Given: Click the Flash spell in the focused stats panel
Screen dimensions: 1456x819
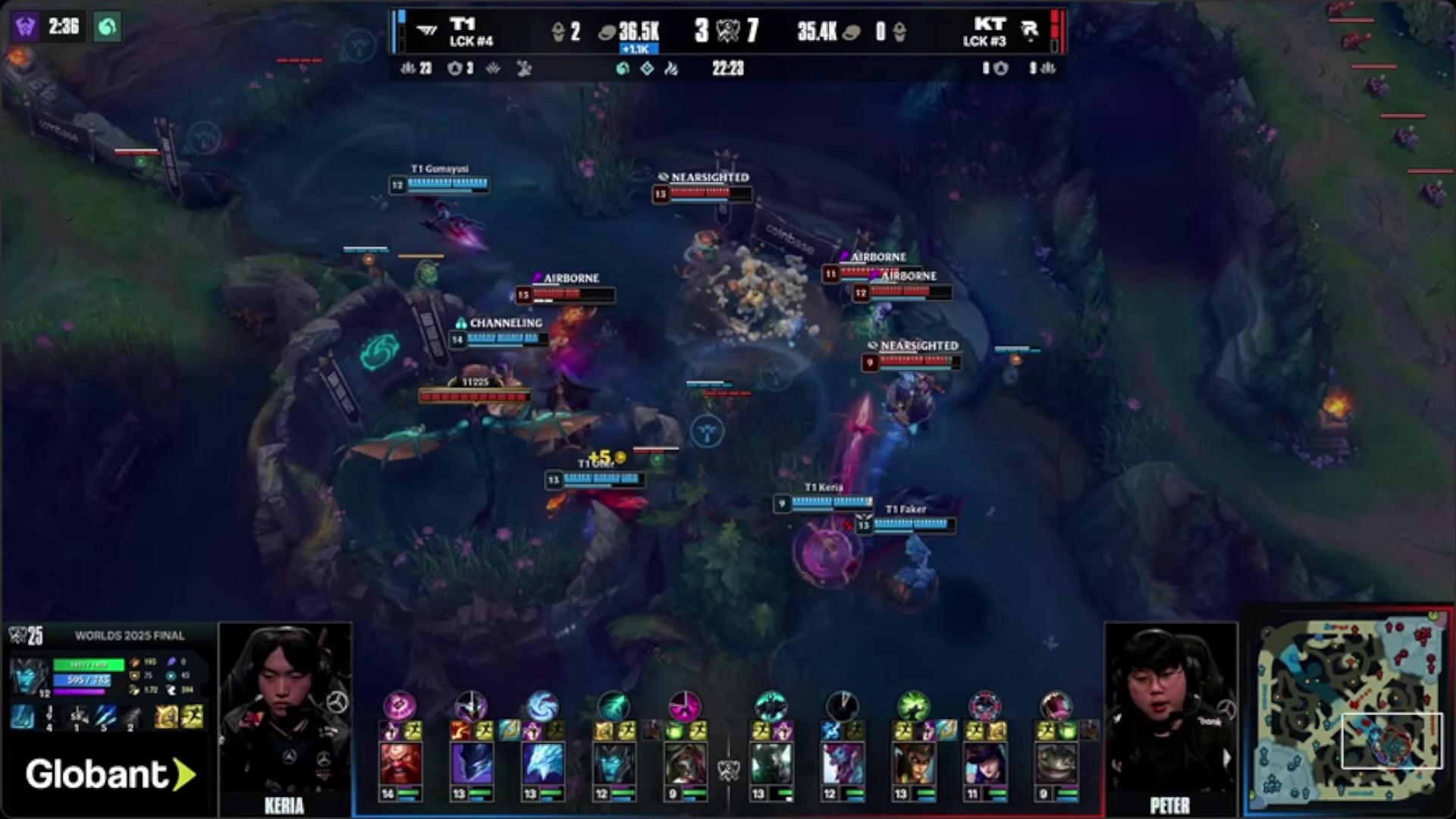Looking at the screenshot, I should [191, 717].
